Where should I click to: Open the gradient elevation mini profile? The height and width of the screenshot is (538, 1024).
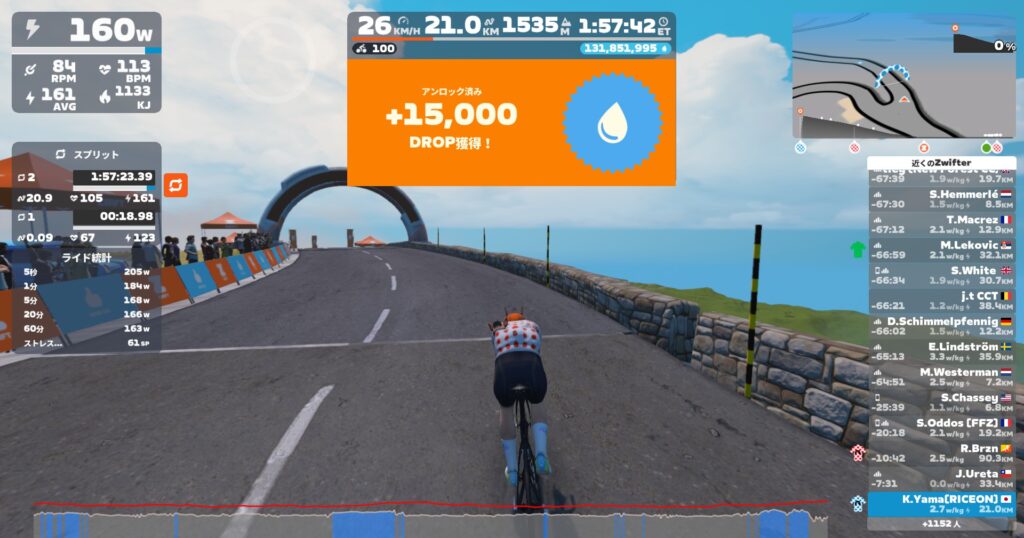point(984,43)
